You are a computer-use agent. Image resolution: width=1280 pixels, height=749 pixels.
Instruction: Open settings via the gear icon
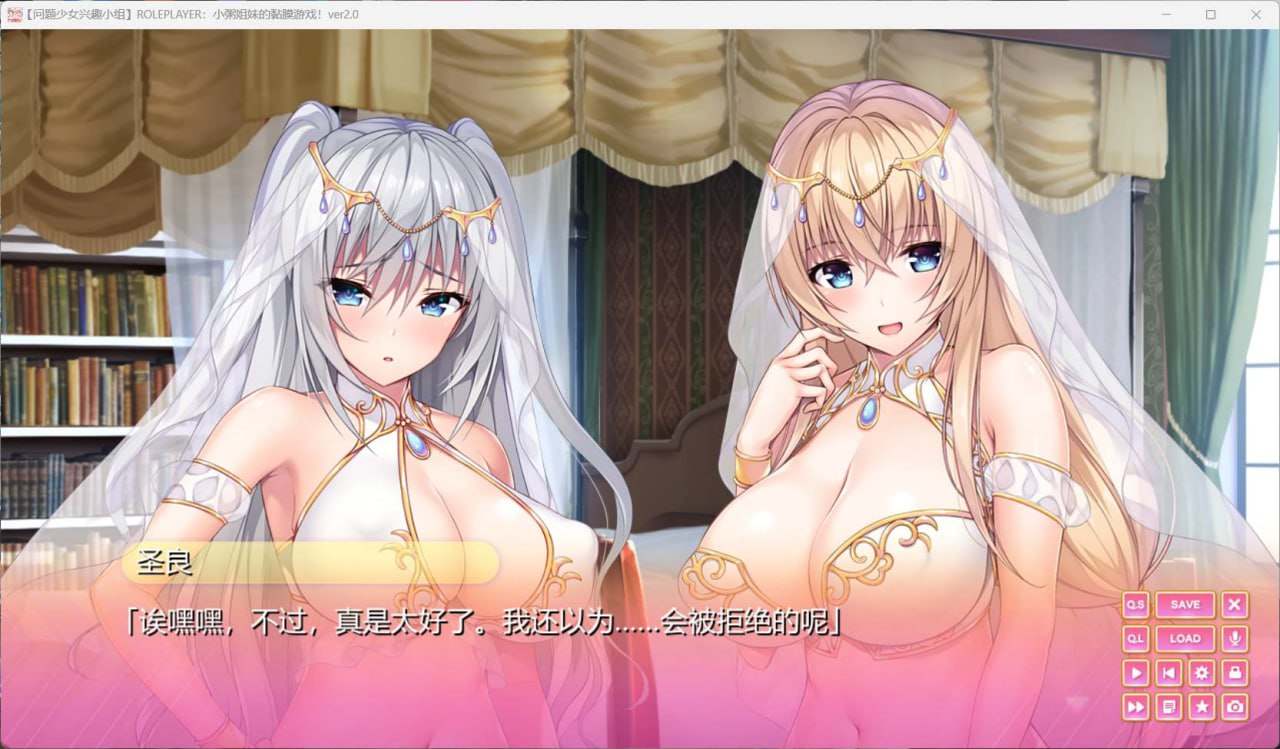[1201, 672]
